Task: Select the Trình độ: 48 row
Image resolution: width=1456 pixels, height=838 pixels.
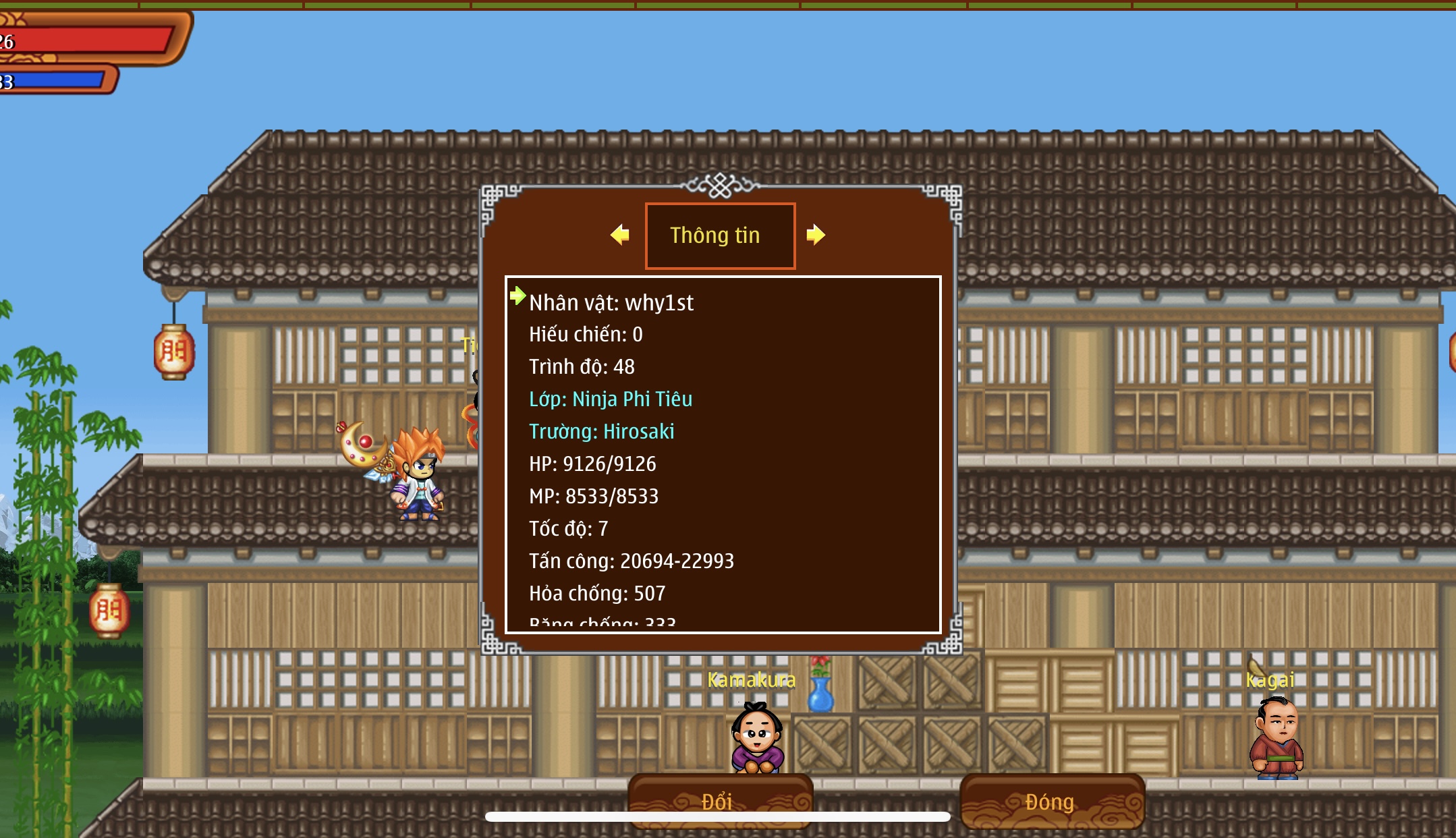Action: coord(582,367)
